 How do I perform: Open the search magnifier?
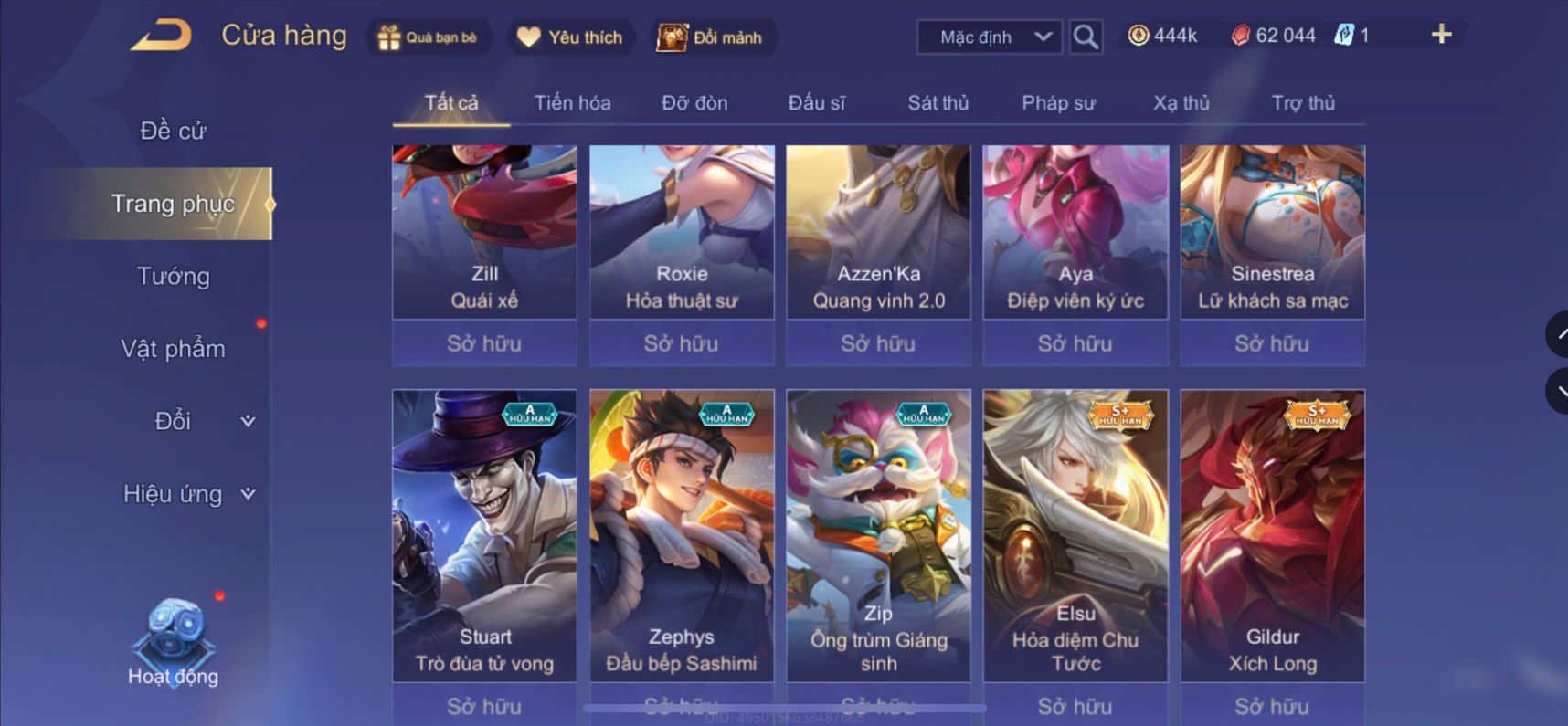pyautogui.click(x=1085, y=37)
